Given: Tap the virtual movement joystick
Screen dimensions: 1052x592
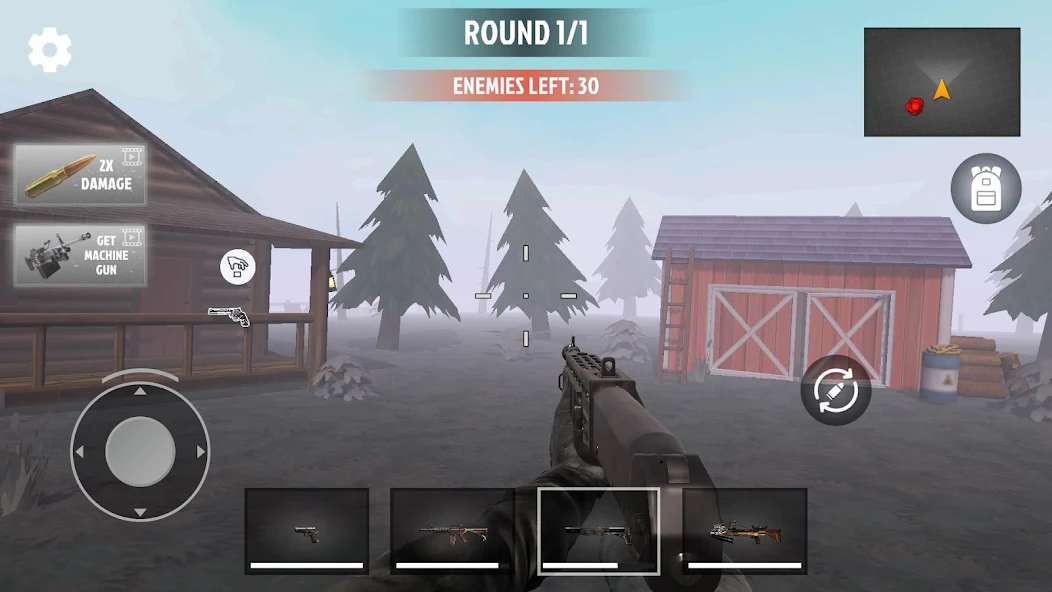Looking at the screenshot, I should tap(140, 451).
